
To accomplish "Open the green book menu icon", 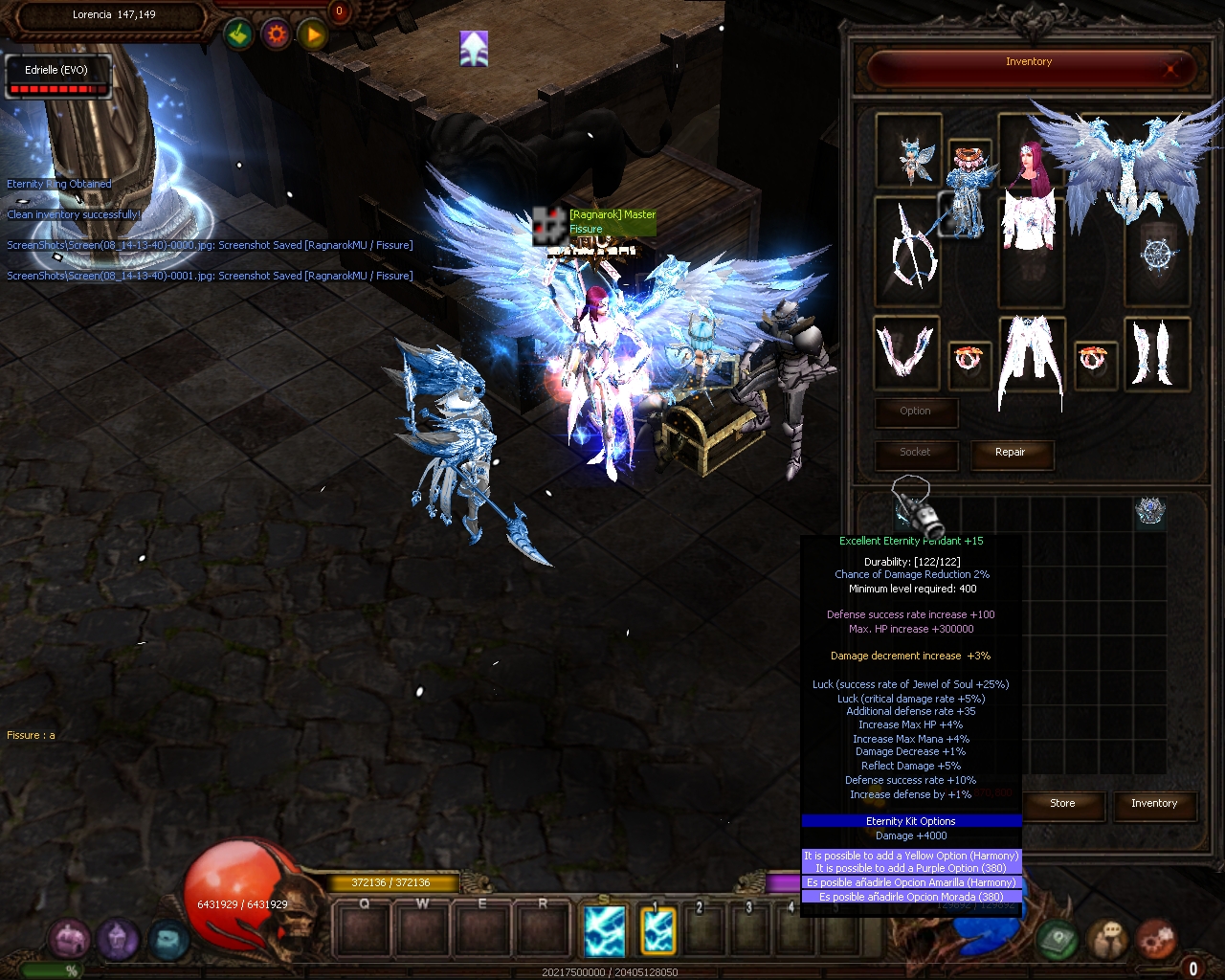I will [1058, 940].
